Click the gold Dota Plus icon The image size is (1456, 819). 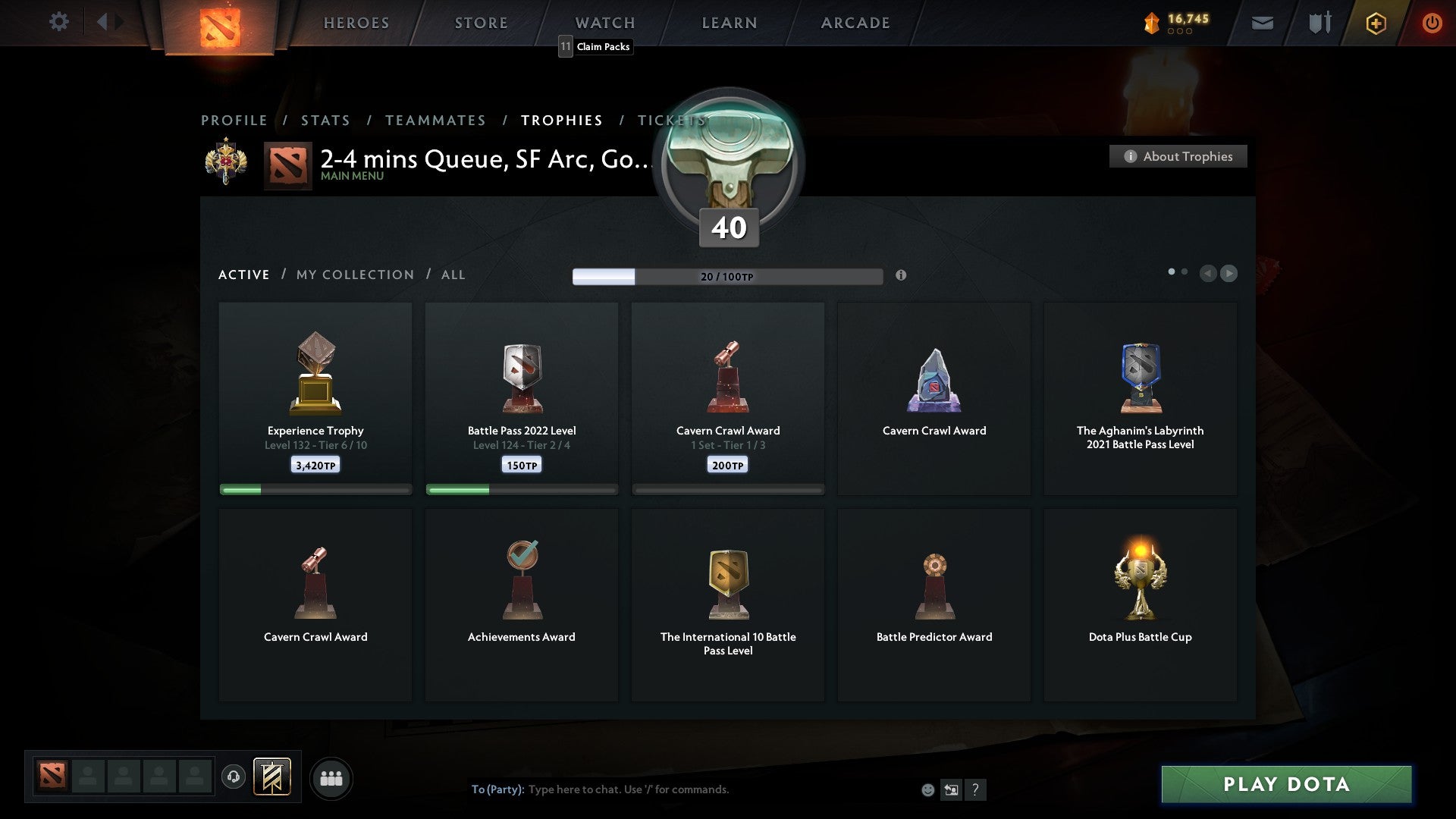click(x=1376, y=23)
